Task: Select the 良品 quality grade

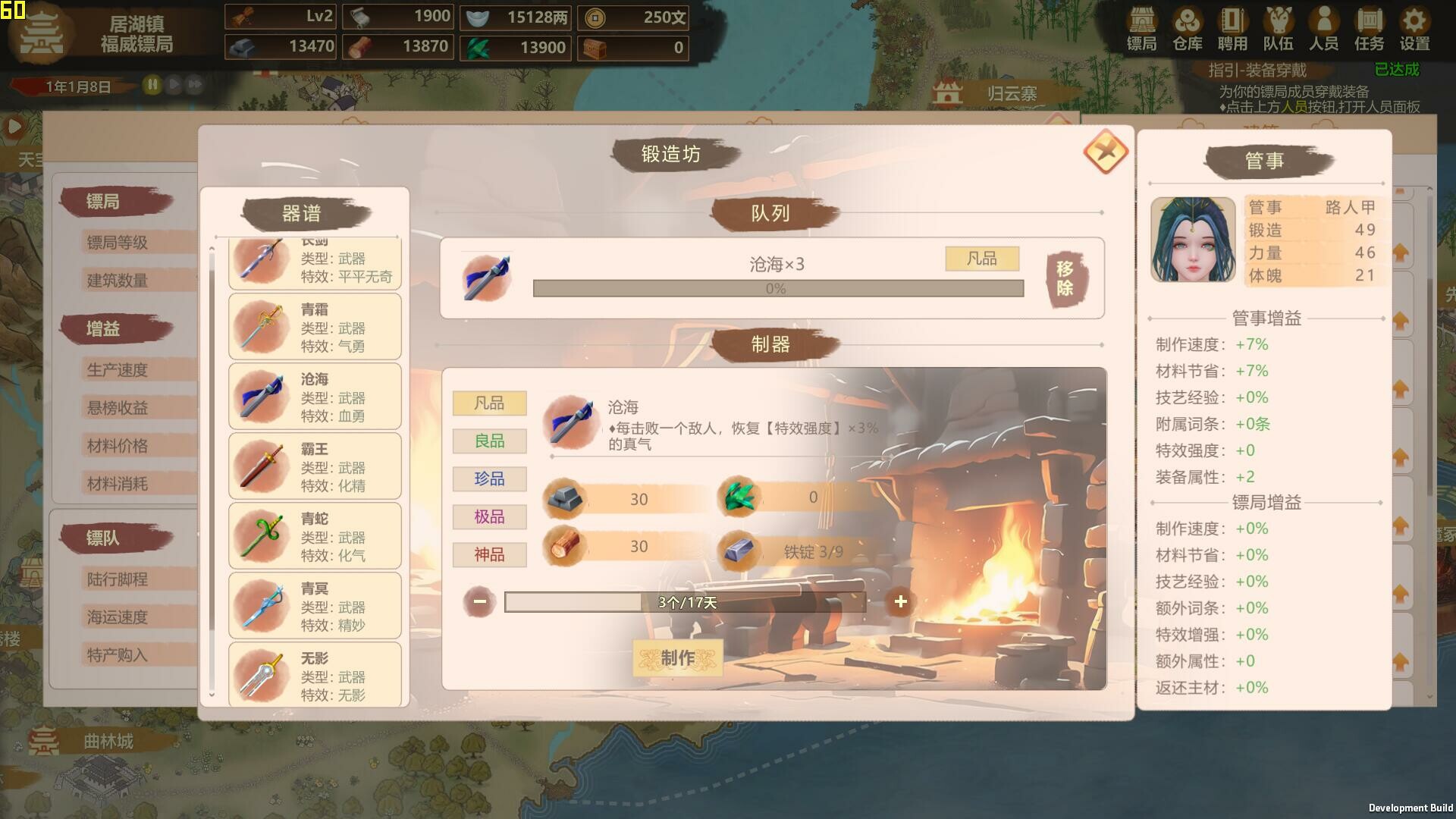Action: (489, 441)
